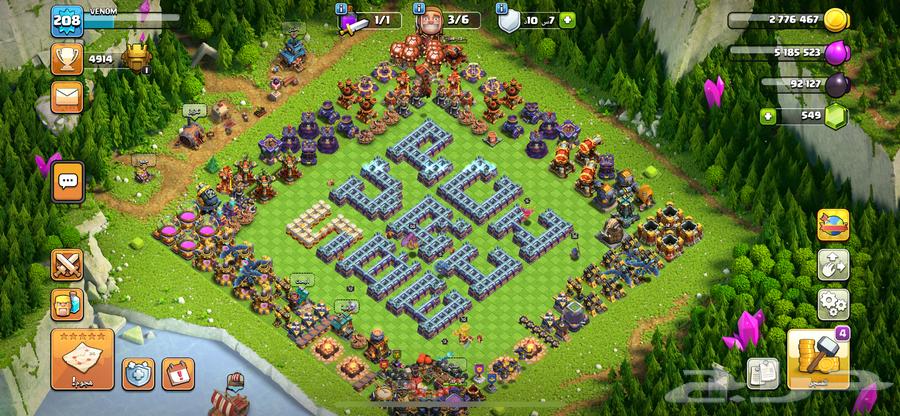The width and height of the screenshot is (900, 416).
Task: Add shield time with the green plus
Action: [568, 19]
